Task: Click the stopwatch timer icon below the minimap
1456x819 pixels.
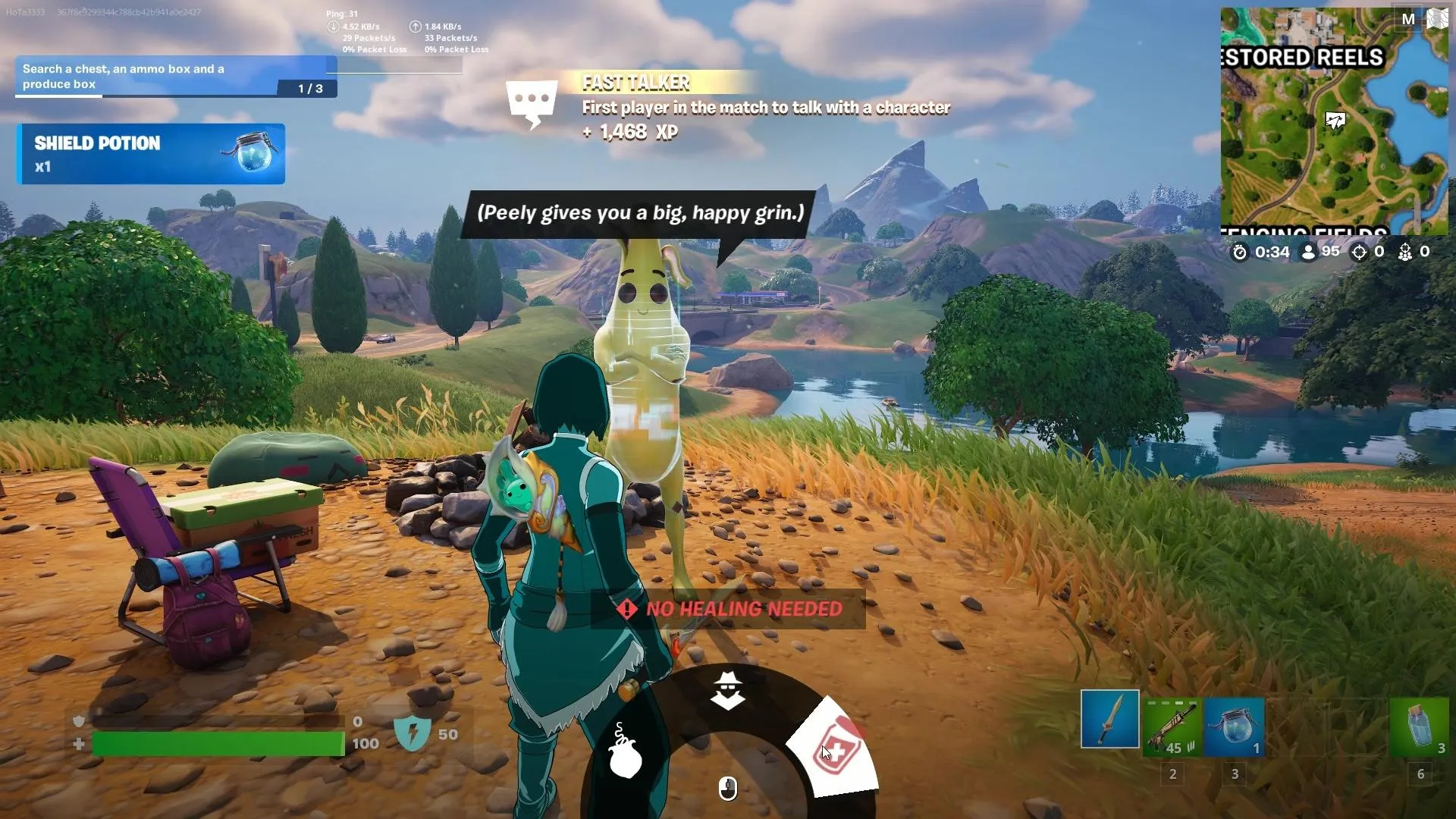Action: pos(1239,253)
